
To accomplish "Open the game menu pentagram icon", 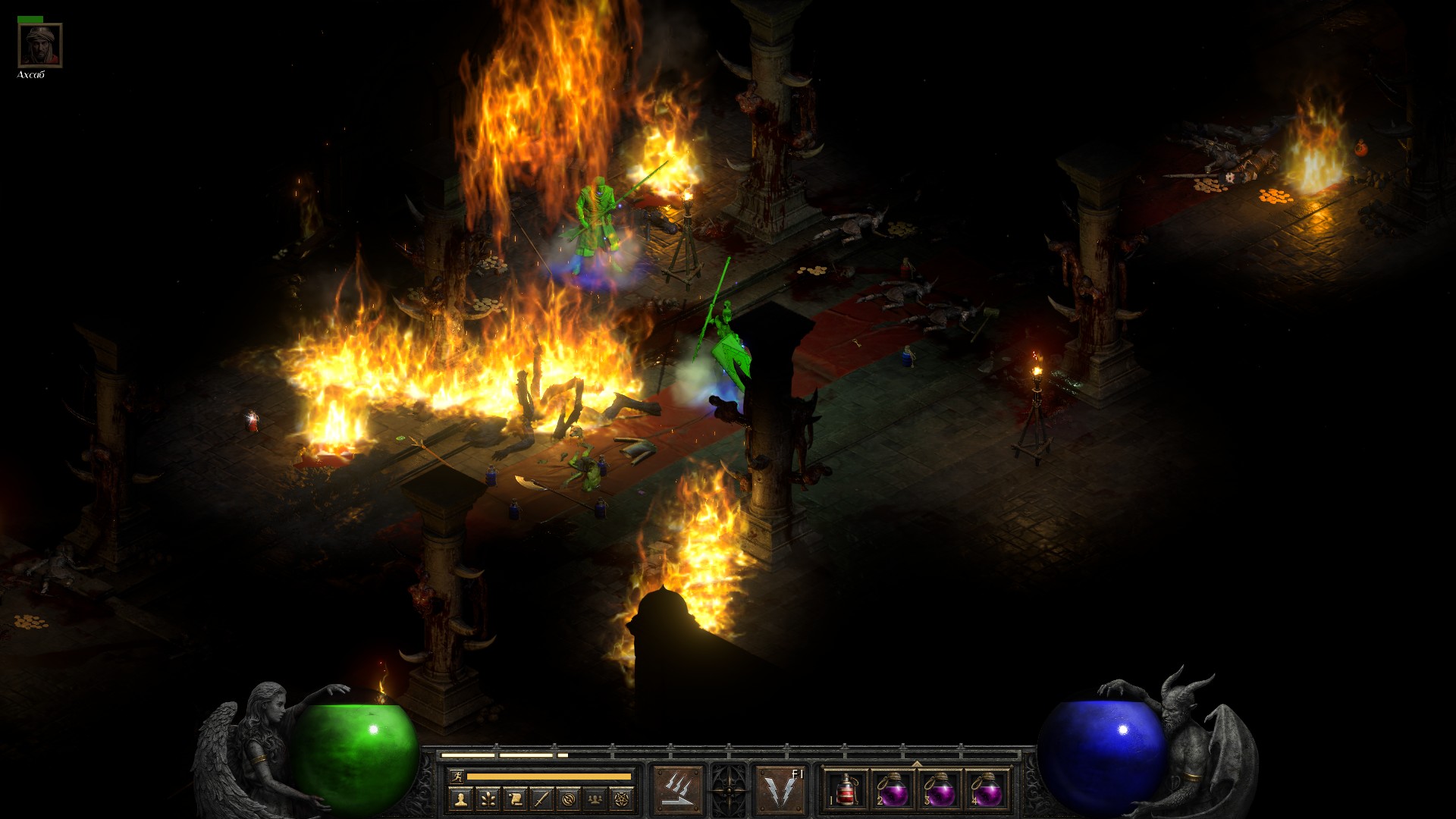I will point(623,799).
